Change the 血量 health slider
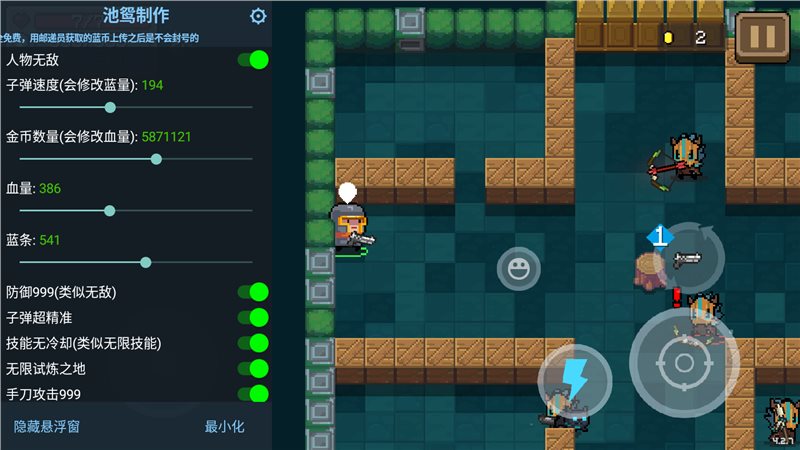Image resolution: width=800 pixels, height=450 pixels. point(109,210)
